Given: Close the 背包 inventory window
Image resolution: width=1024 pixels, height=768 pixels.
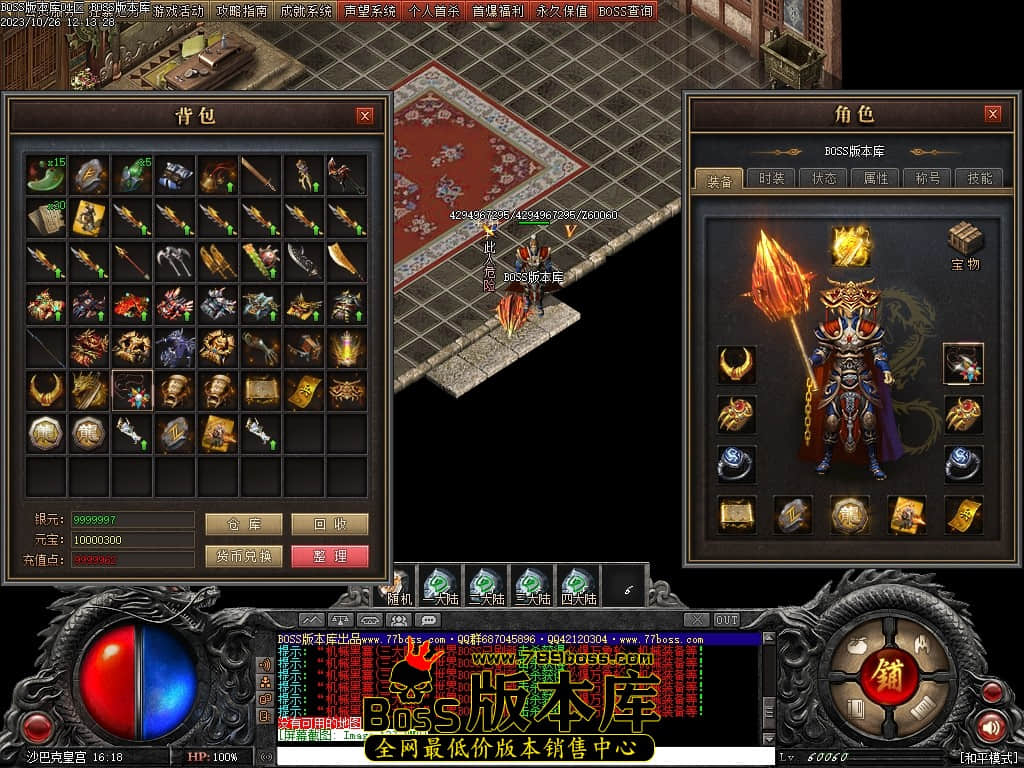Looking at the screenshot, I should click(x=365, y=115).
